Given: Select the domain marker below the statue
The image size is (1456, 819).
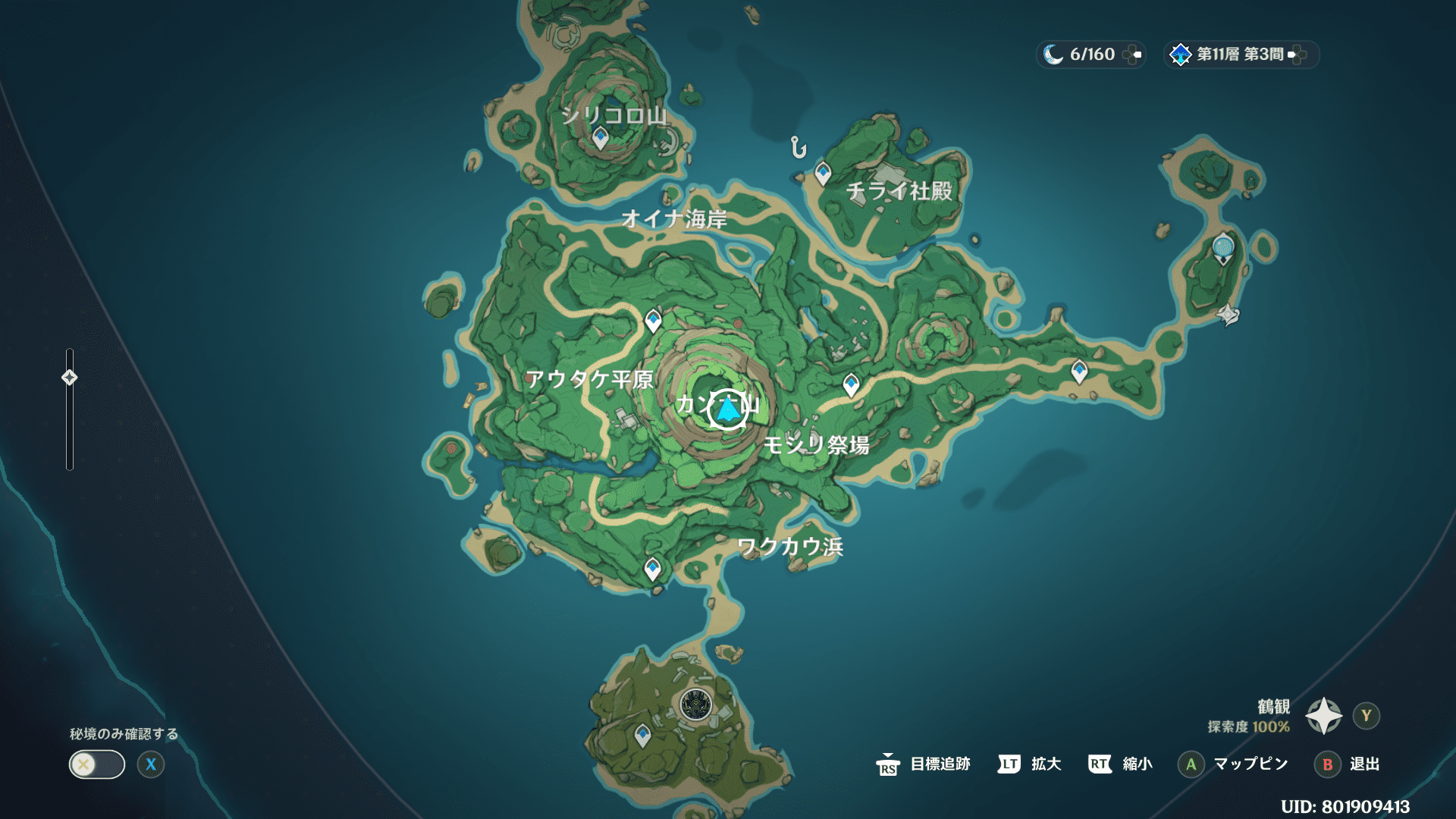Looking at the screenshot, I should coord(1228,314).
